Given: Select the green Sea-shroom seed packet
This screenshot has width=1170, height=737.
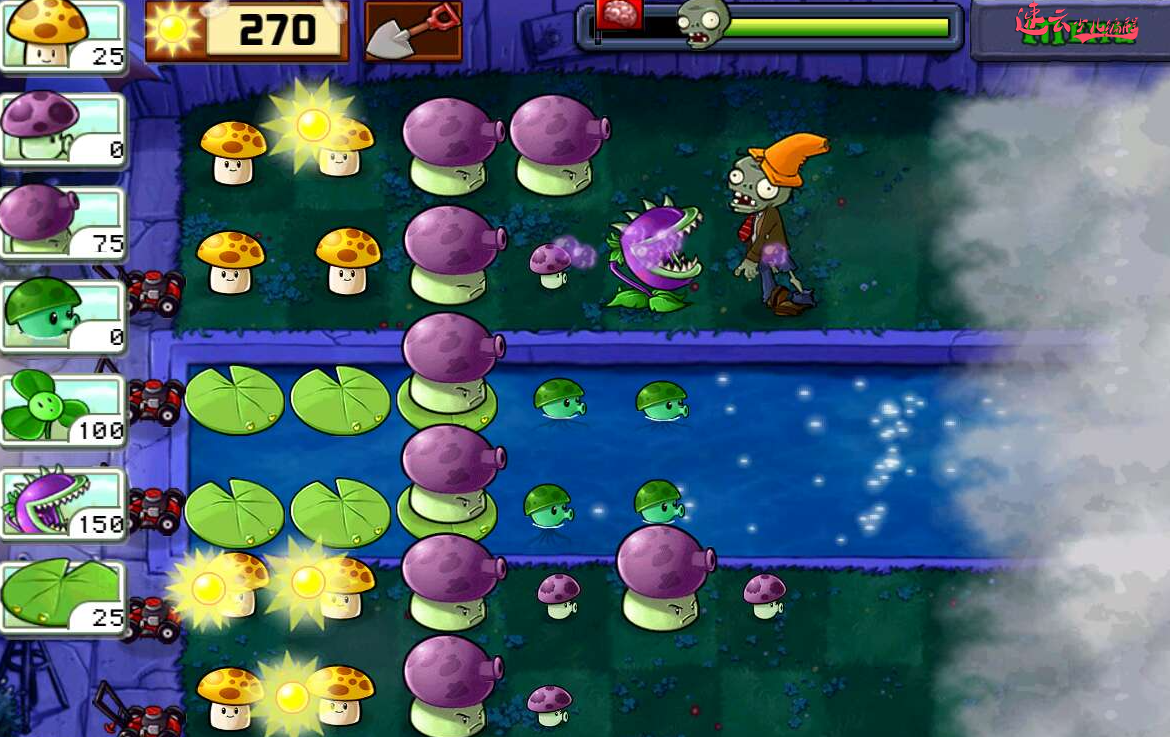Looking at the screenshot, I should tap(62, 314).
